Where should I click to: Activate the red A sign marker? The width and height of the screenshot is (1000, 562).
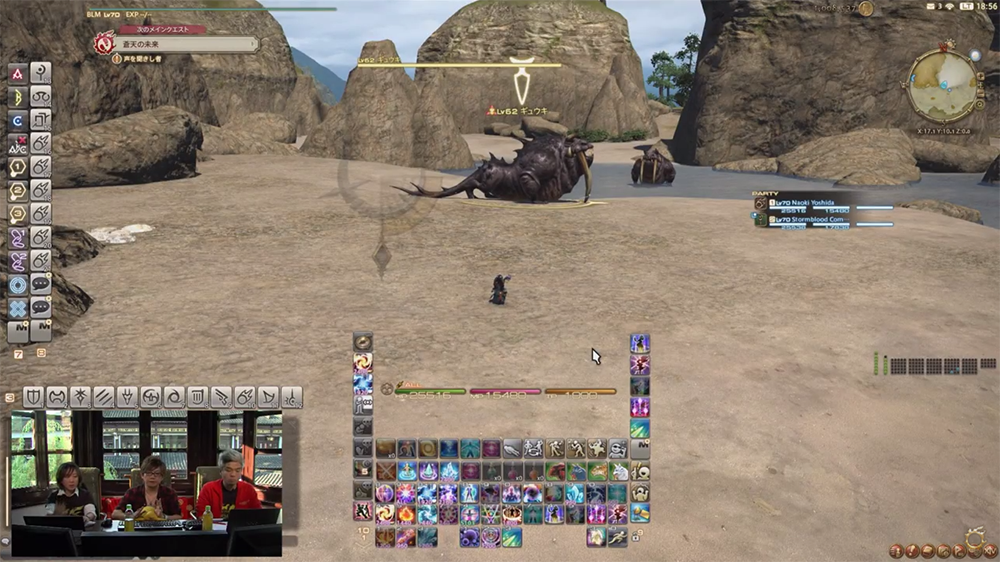point(18,73)
